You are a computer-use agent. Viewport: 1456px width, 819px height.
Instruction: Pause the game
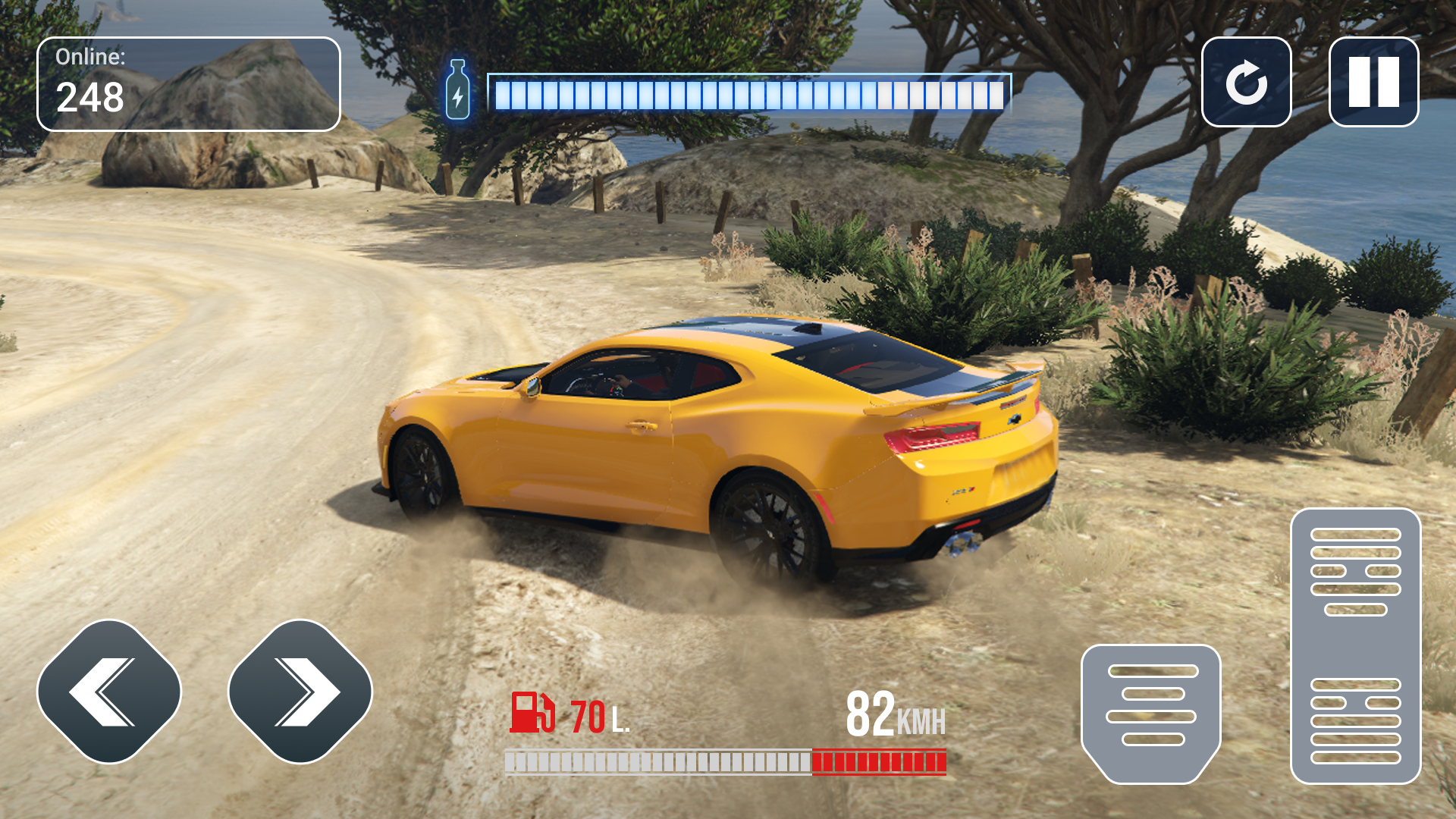(1373, 82)
